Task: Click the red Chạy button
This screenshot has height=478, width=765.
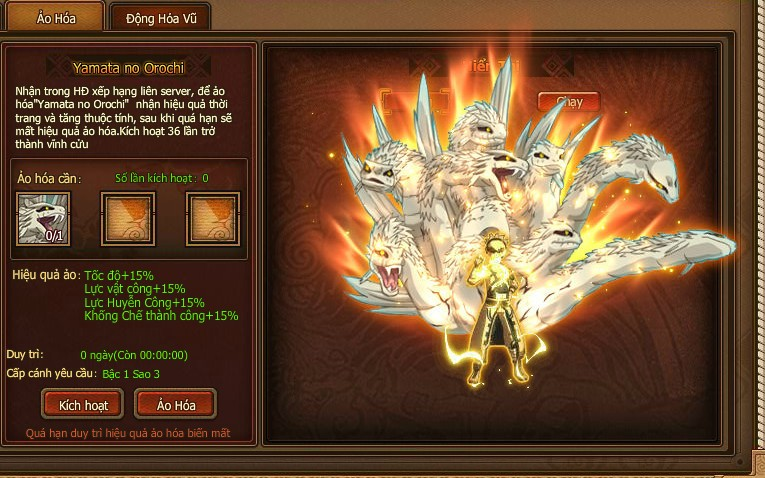Action: (x=568, y=102)
